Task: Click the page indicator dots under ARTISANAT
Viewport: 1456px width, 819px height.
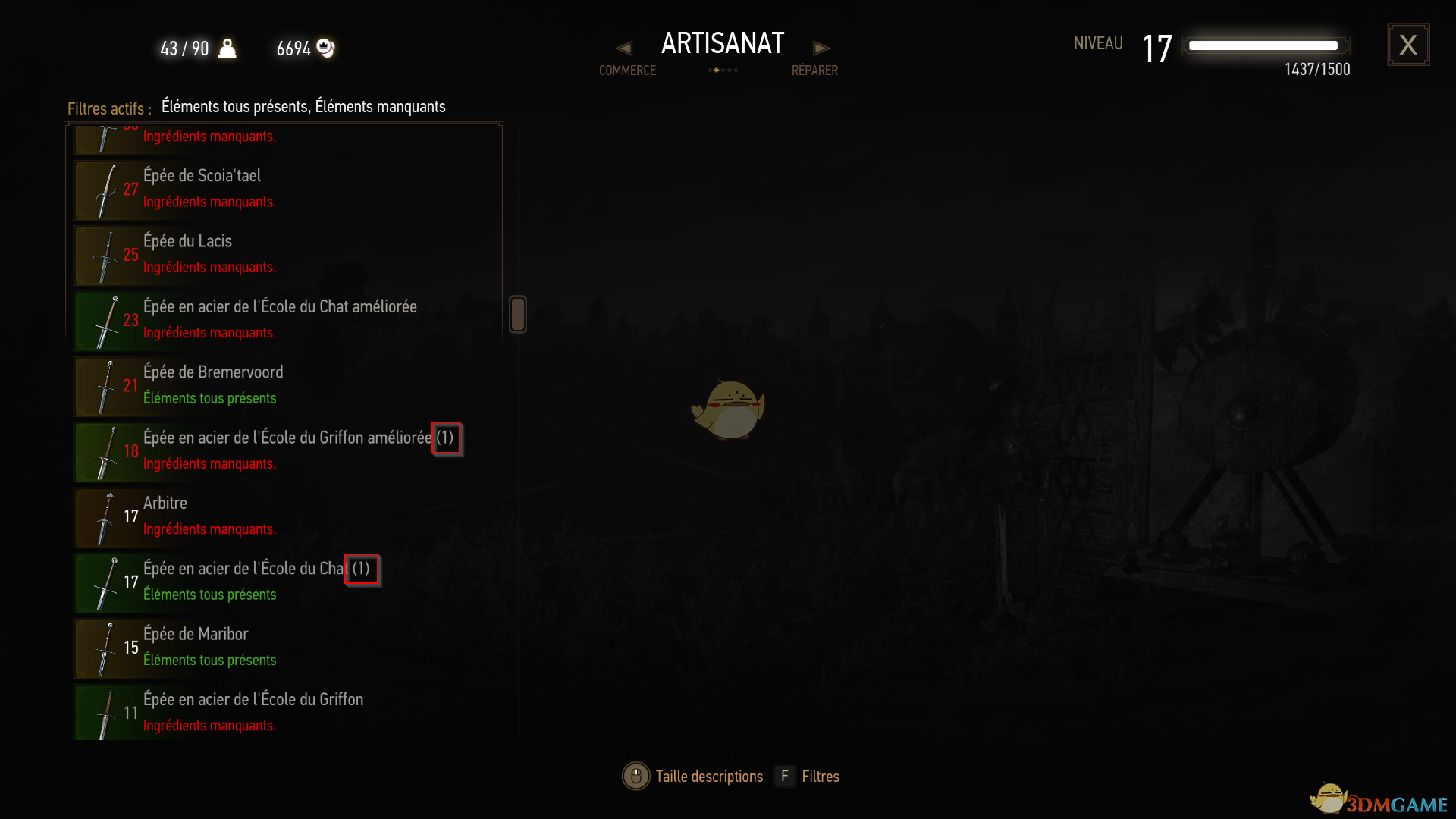Action: point(722,69)
